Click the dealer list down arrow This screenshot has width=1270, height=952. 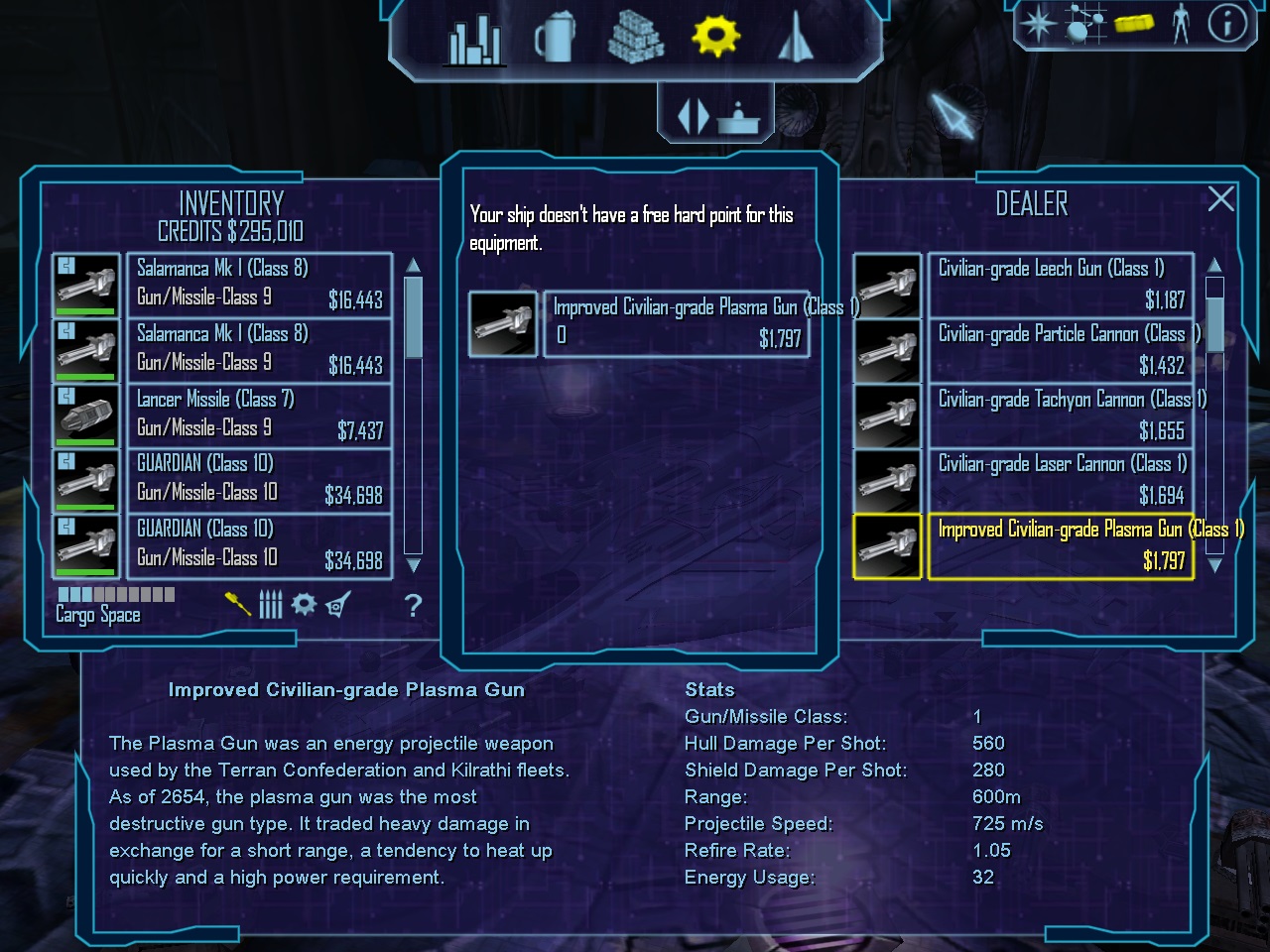[x=1214, y=564]
